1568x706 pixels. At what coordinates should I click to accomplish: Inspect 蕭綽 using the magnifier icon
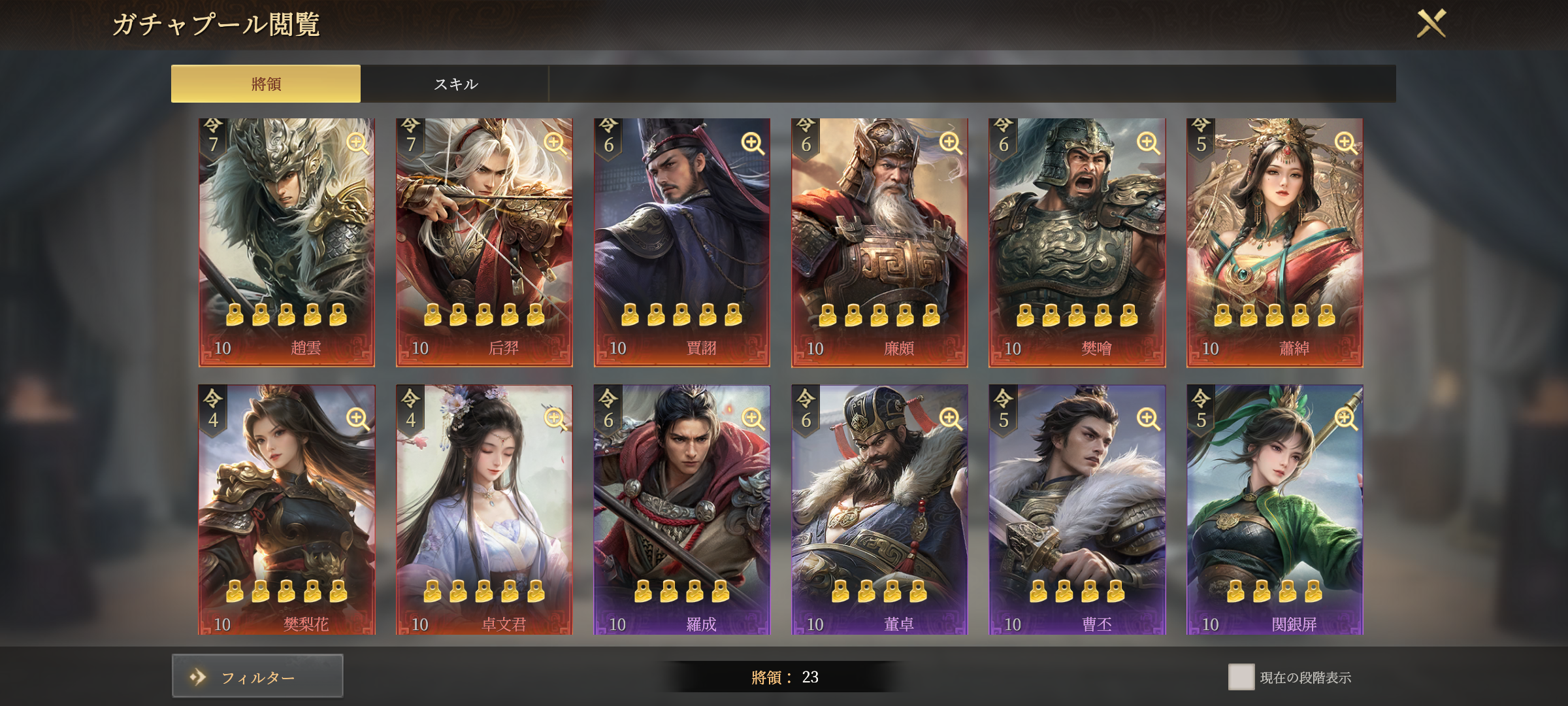click(x=1346, y=143)
